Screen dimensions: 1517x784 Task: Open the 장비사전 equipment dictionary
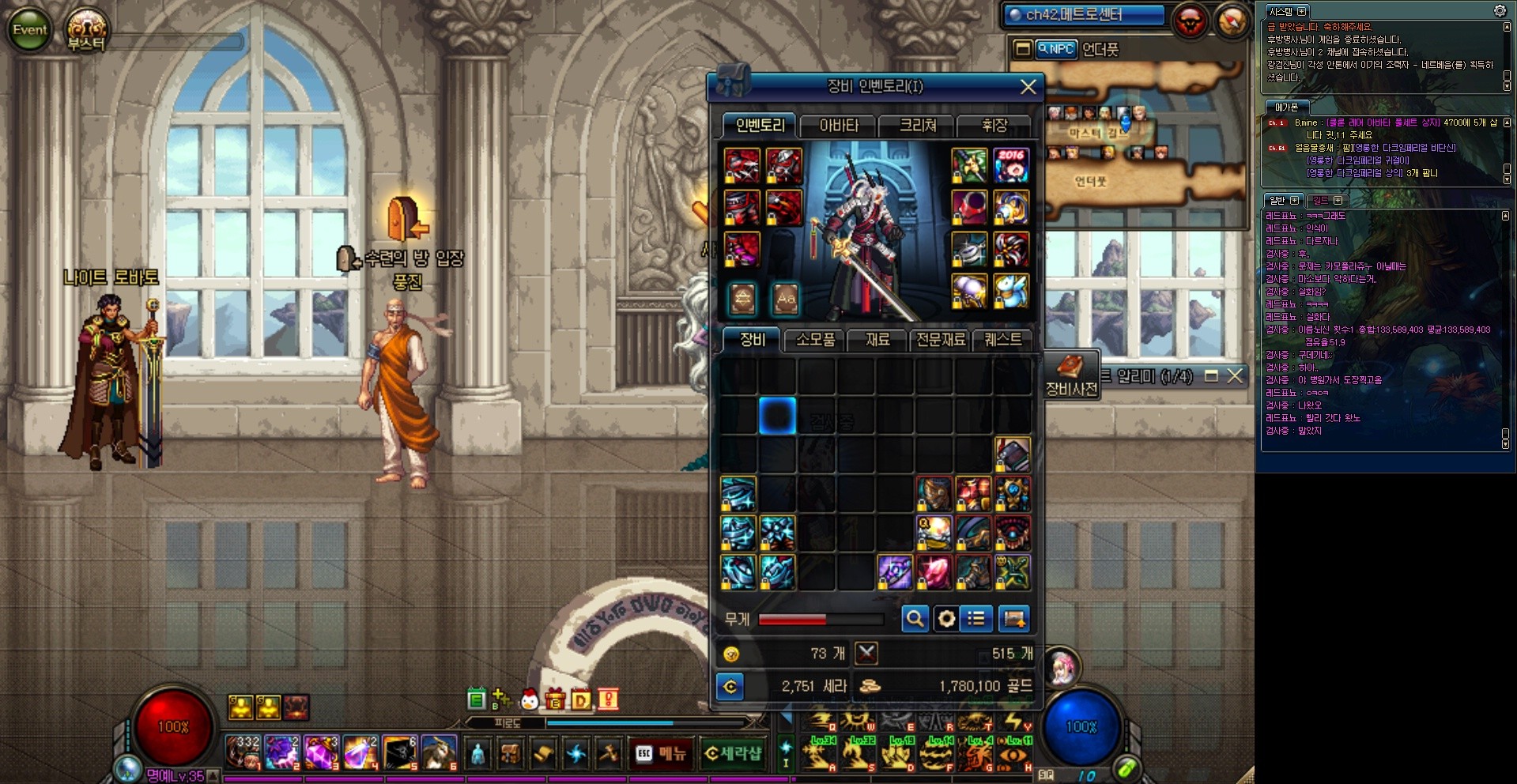(1071, 375)
